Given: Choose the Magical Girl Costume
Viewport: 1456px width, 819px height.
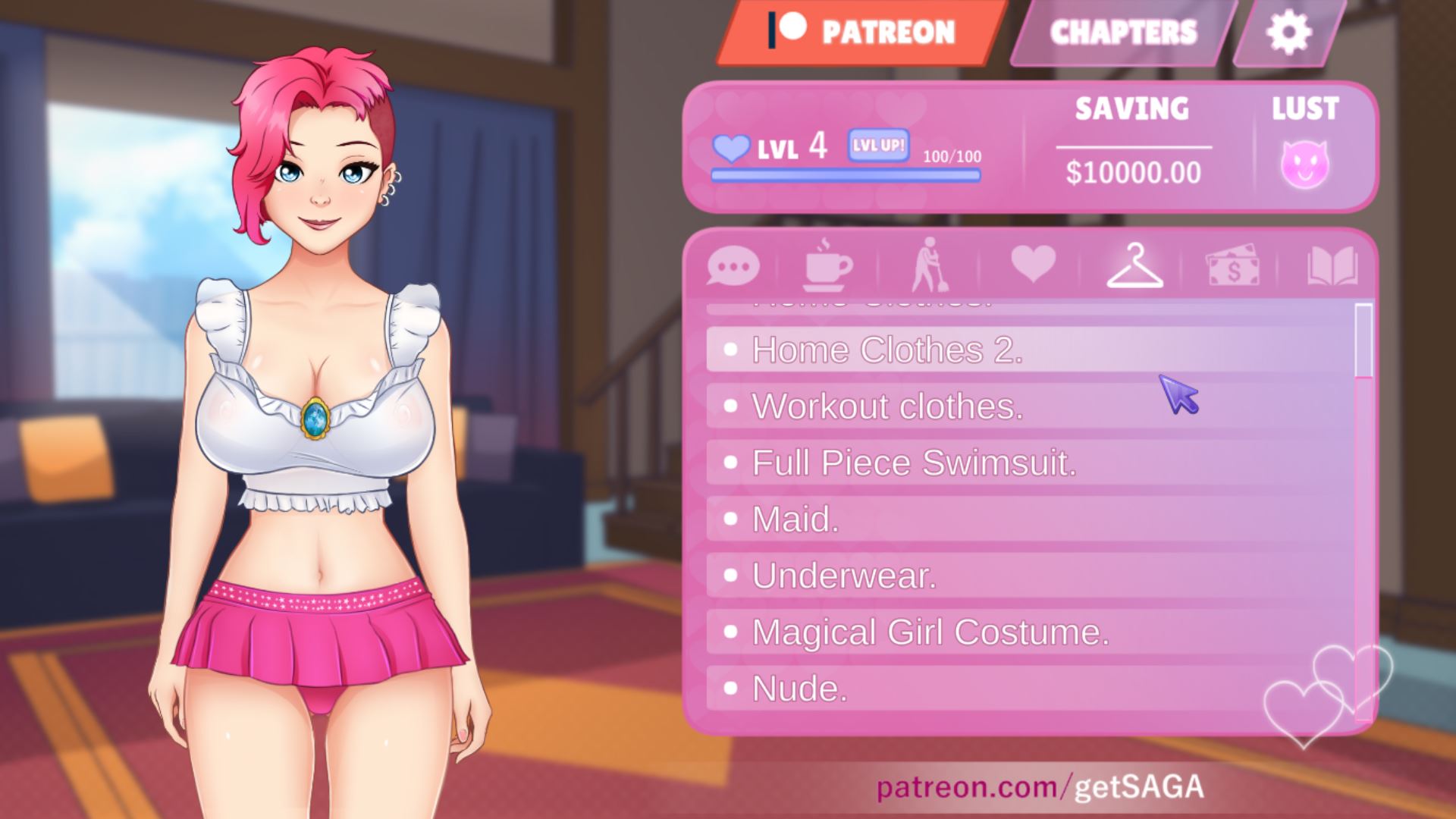Looking at the screenshot, I should click(930, 632).
